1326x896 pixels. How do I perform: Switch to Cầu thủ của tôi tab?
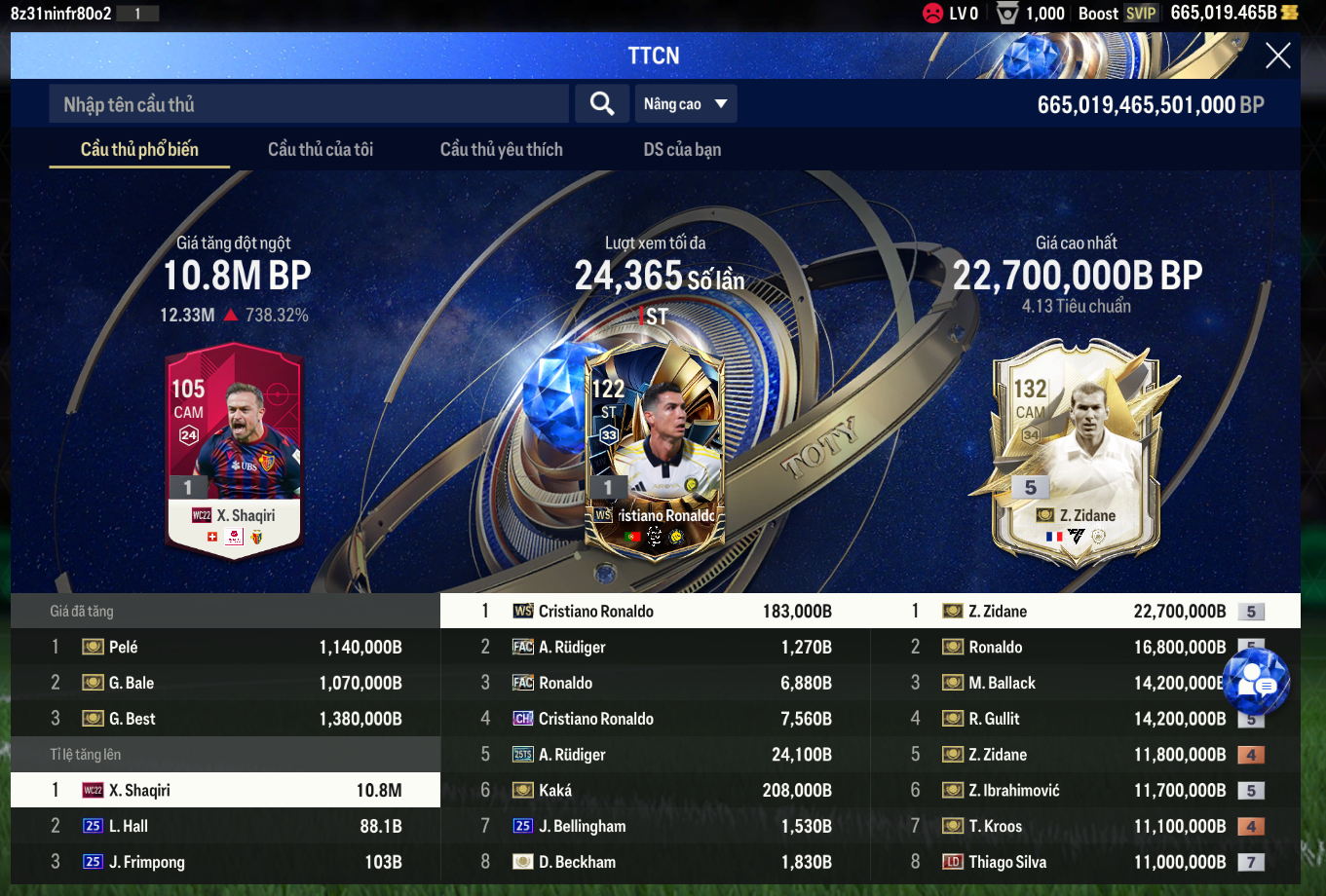coord(321,149)
